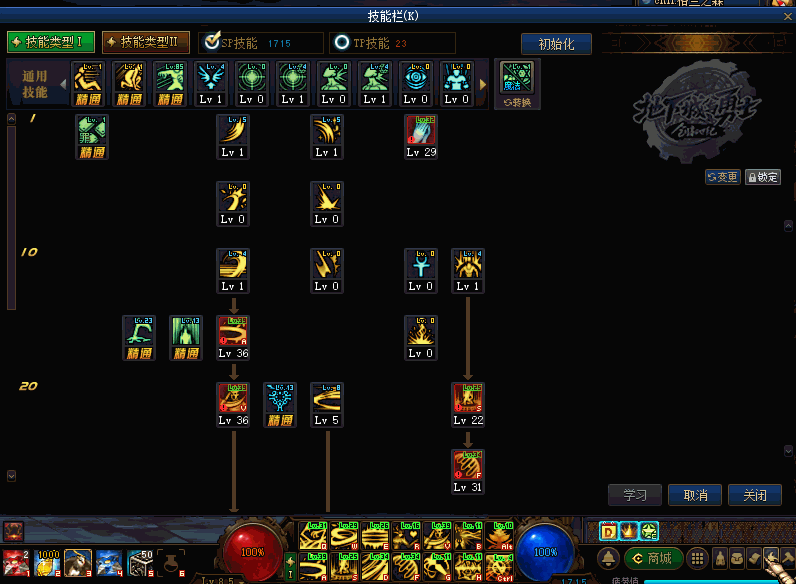This screenshot has width=796, height=584.
Task: Click the 初始化 reset button
Action: click(556, 44)
